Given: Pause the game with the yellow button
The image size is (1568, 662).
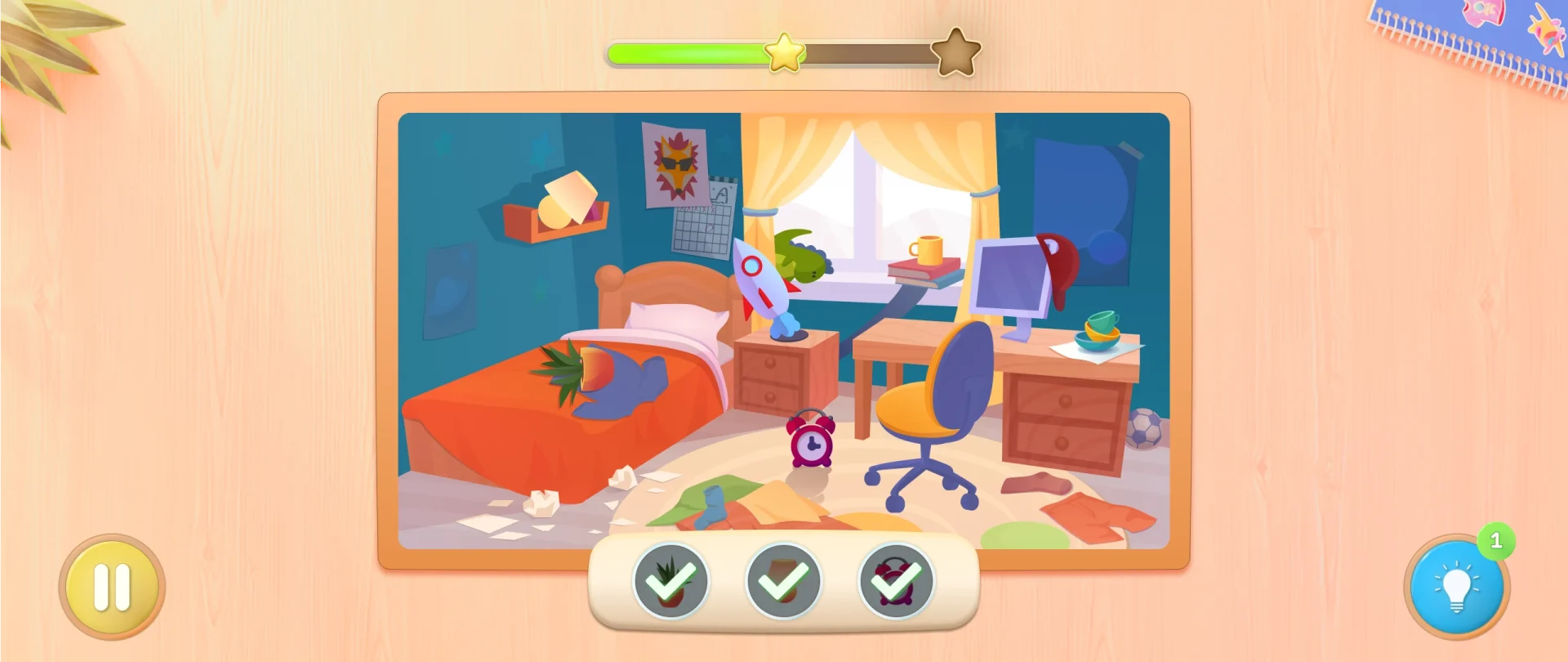Looking at the screenshot, I should pos(112,587).
